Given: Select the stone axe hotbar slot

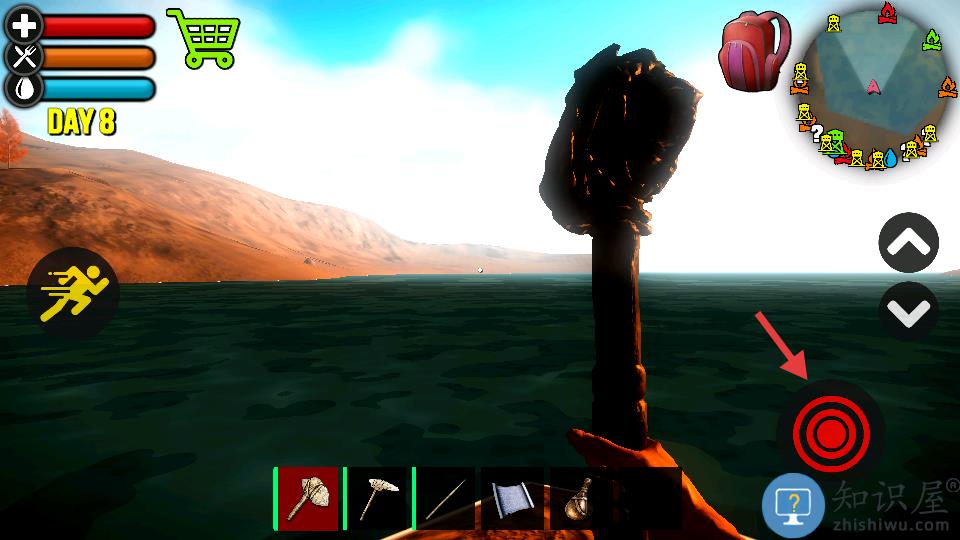Looking at the screenshot, I should 308,498.
